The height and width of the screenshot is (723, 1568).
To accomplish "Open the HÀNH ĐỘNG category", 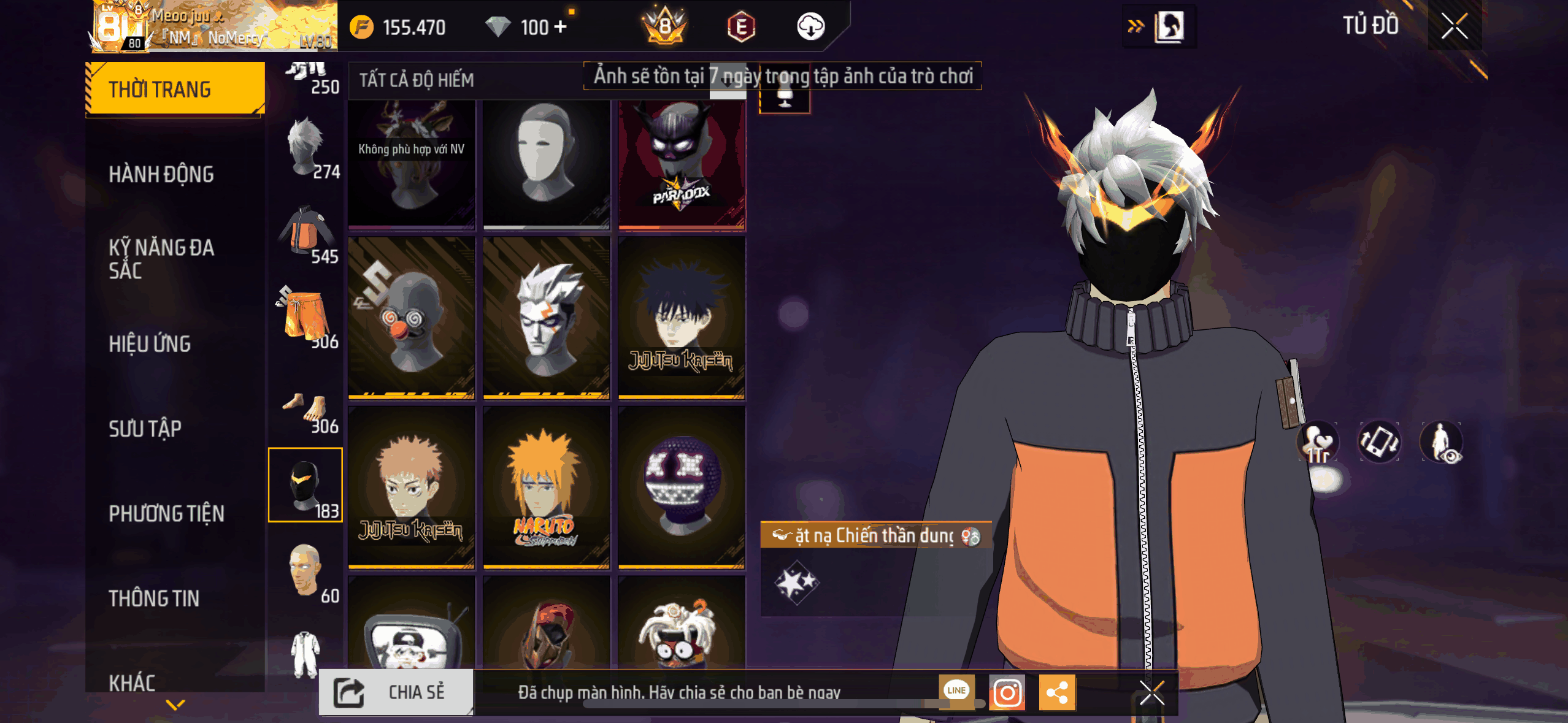I will [161, 174].
